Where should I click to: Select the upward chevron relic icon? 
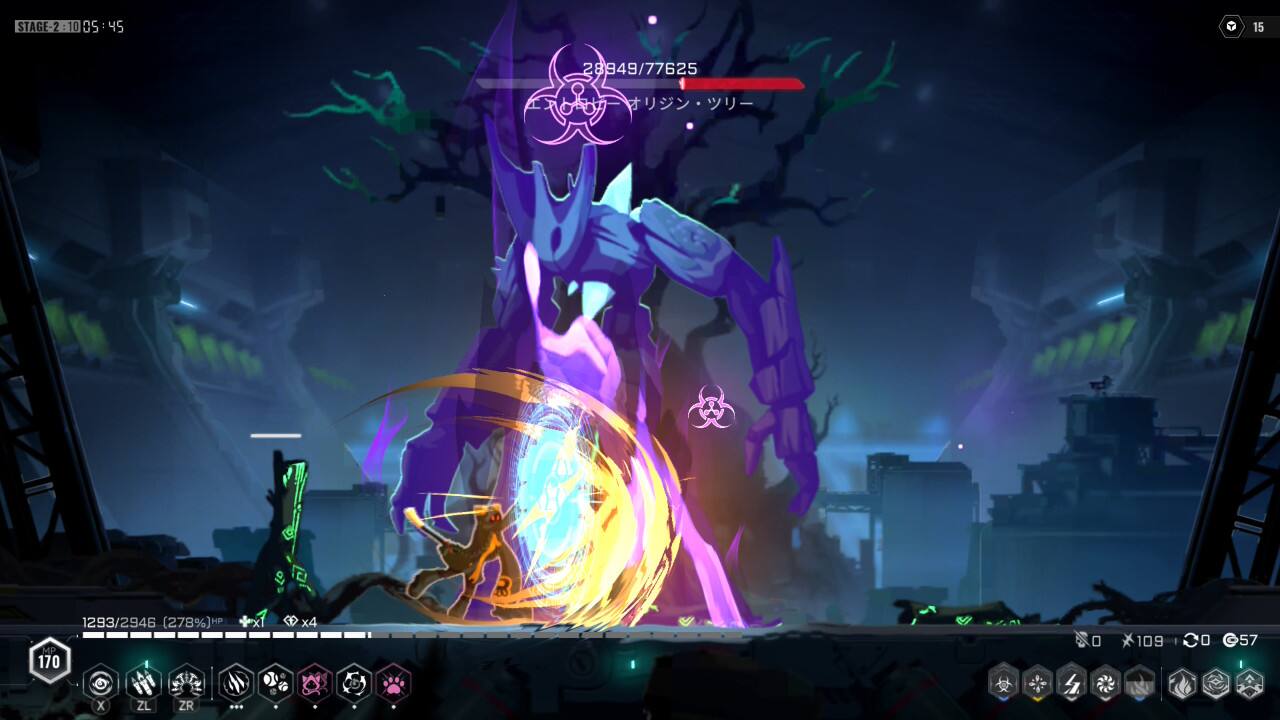tap(1250, 682)
